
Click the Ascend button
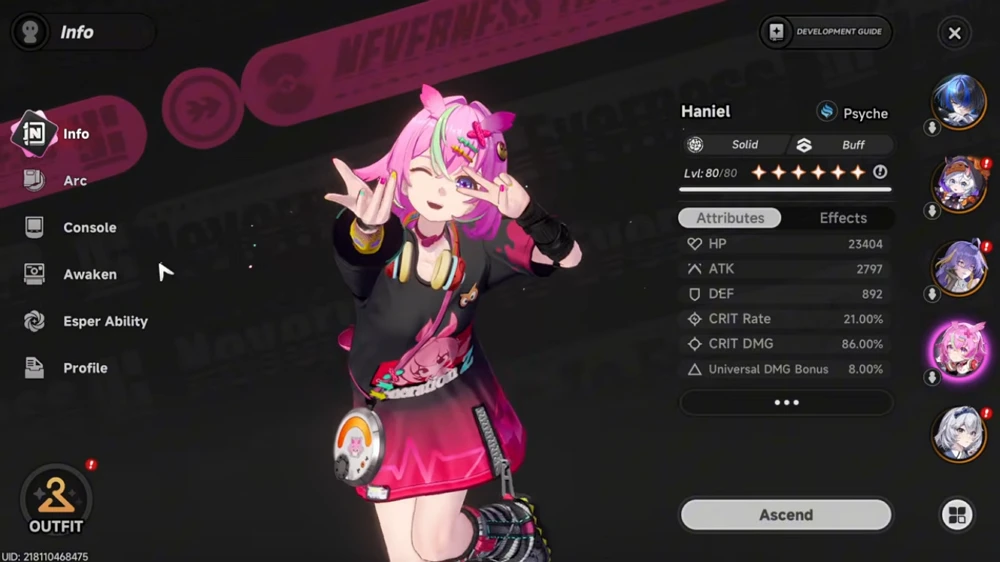785,515
